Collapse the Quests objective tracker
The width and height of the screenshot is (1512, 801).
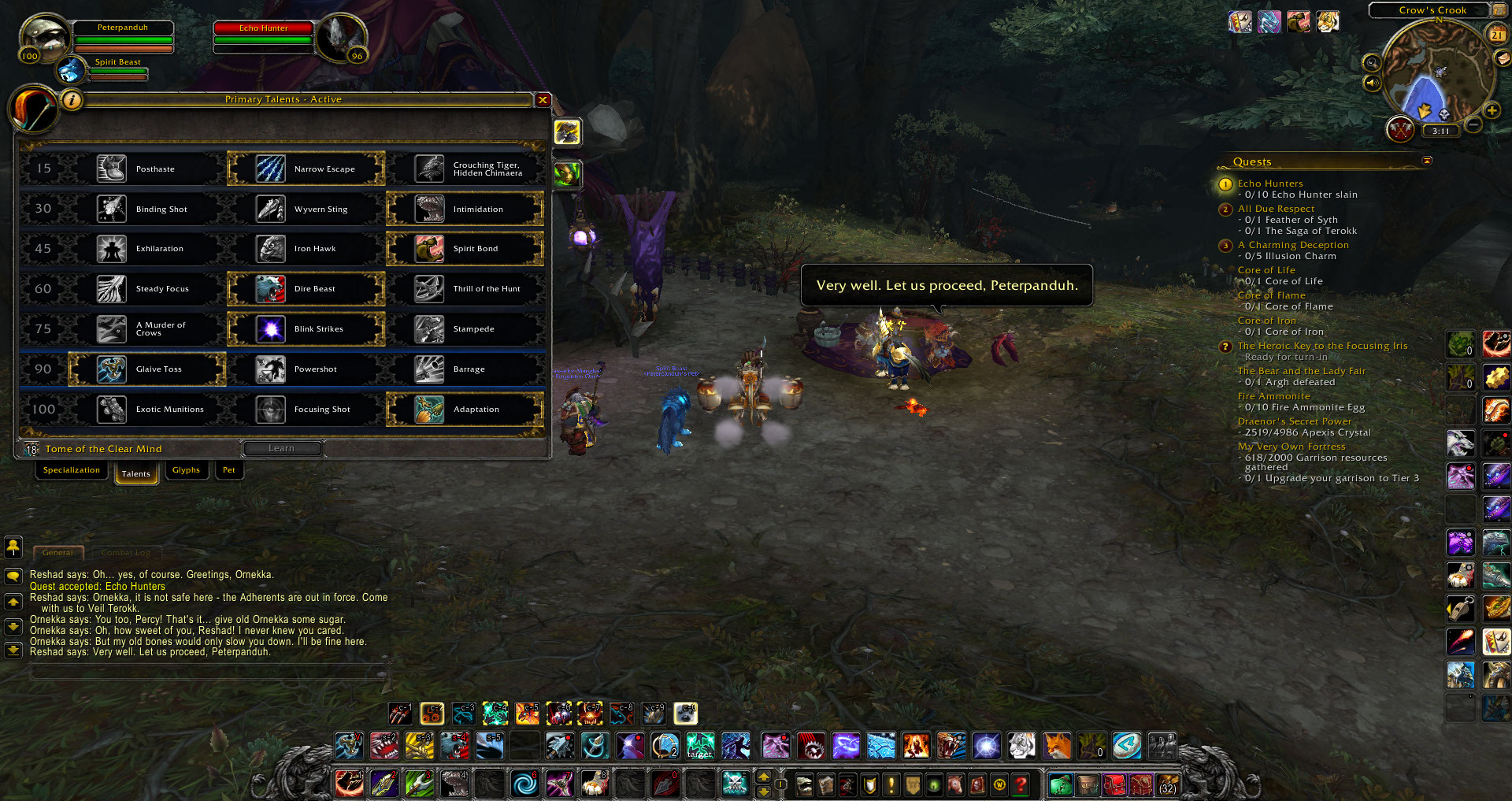1427,161
